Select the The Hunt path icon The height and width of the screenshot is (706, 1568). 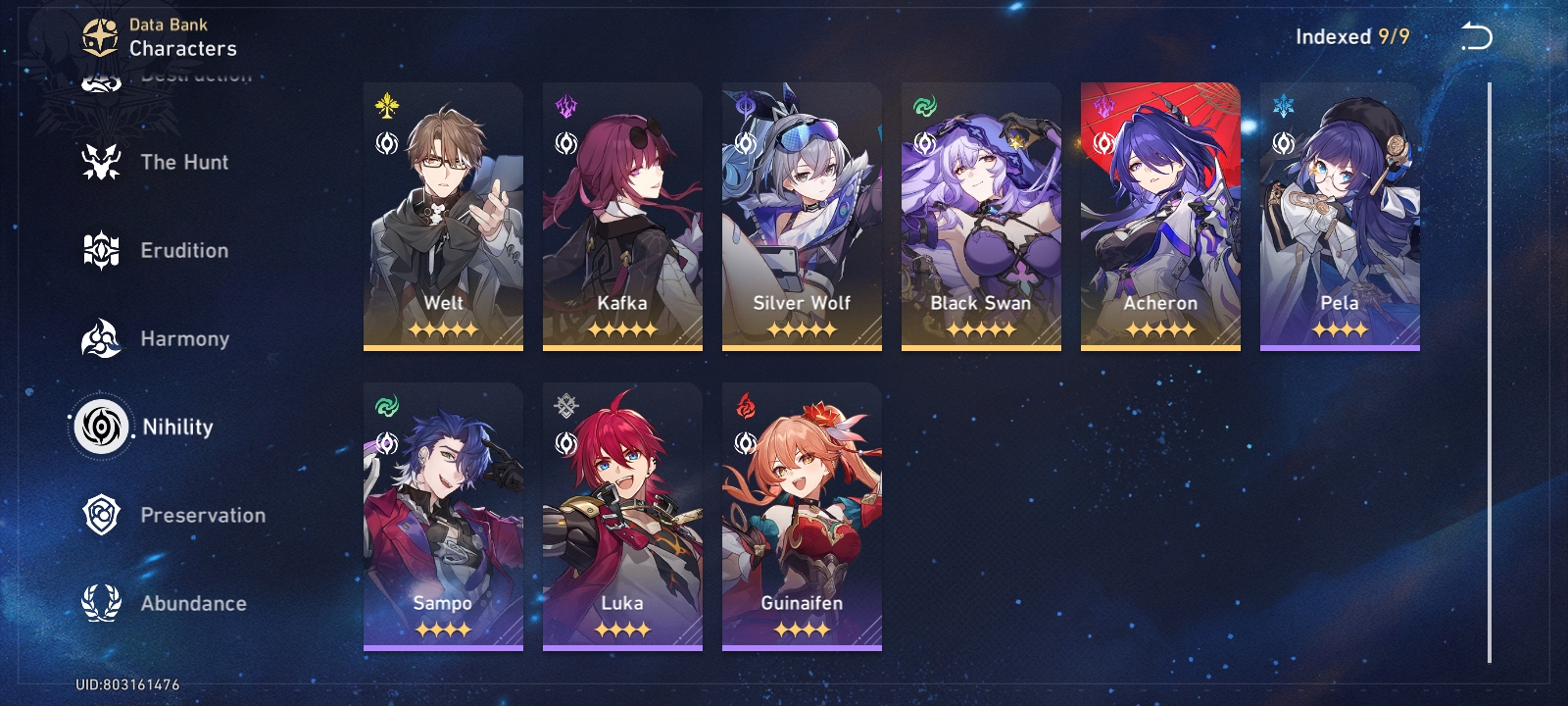100,162
